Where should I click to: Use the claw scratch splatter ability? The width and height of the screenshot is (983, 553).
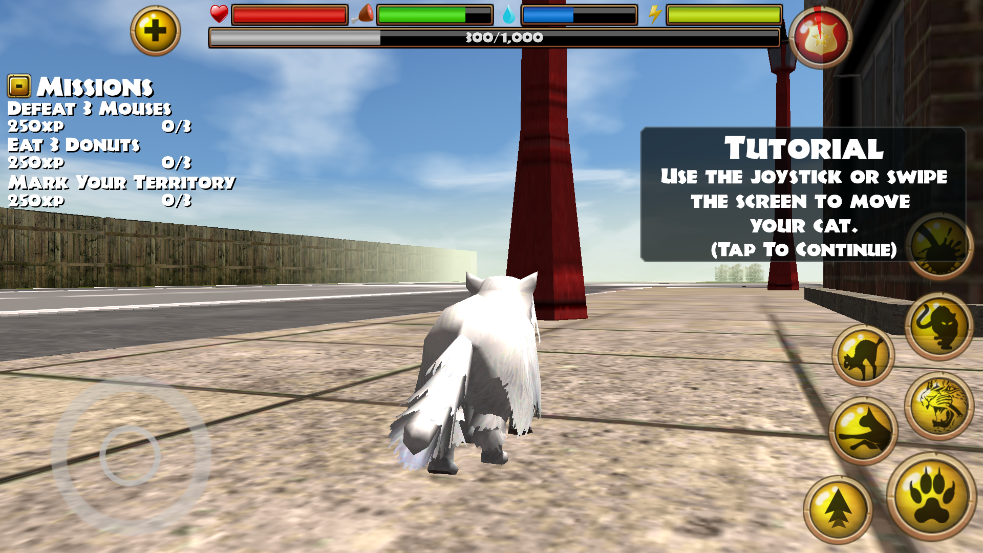(939, 246)
